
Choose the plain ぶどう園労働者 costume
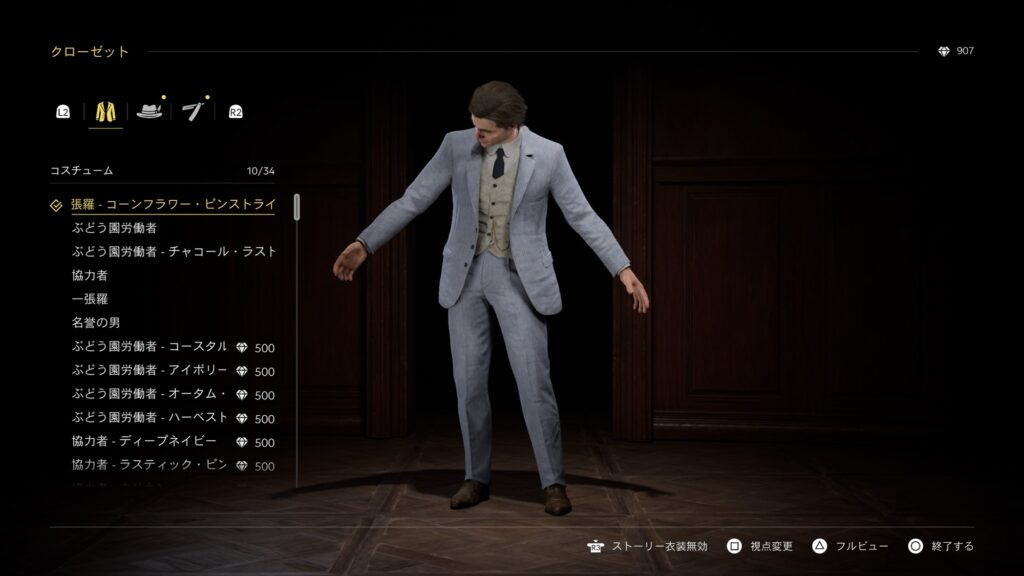pos(114,228)
